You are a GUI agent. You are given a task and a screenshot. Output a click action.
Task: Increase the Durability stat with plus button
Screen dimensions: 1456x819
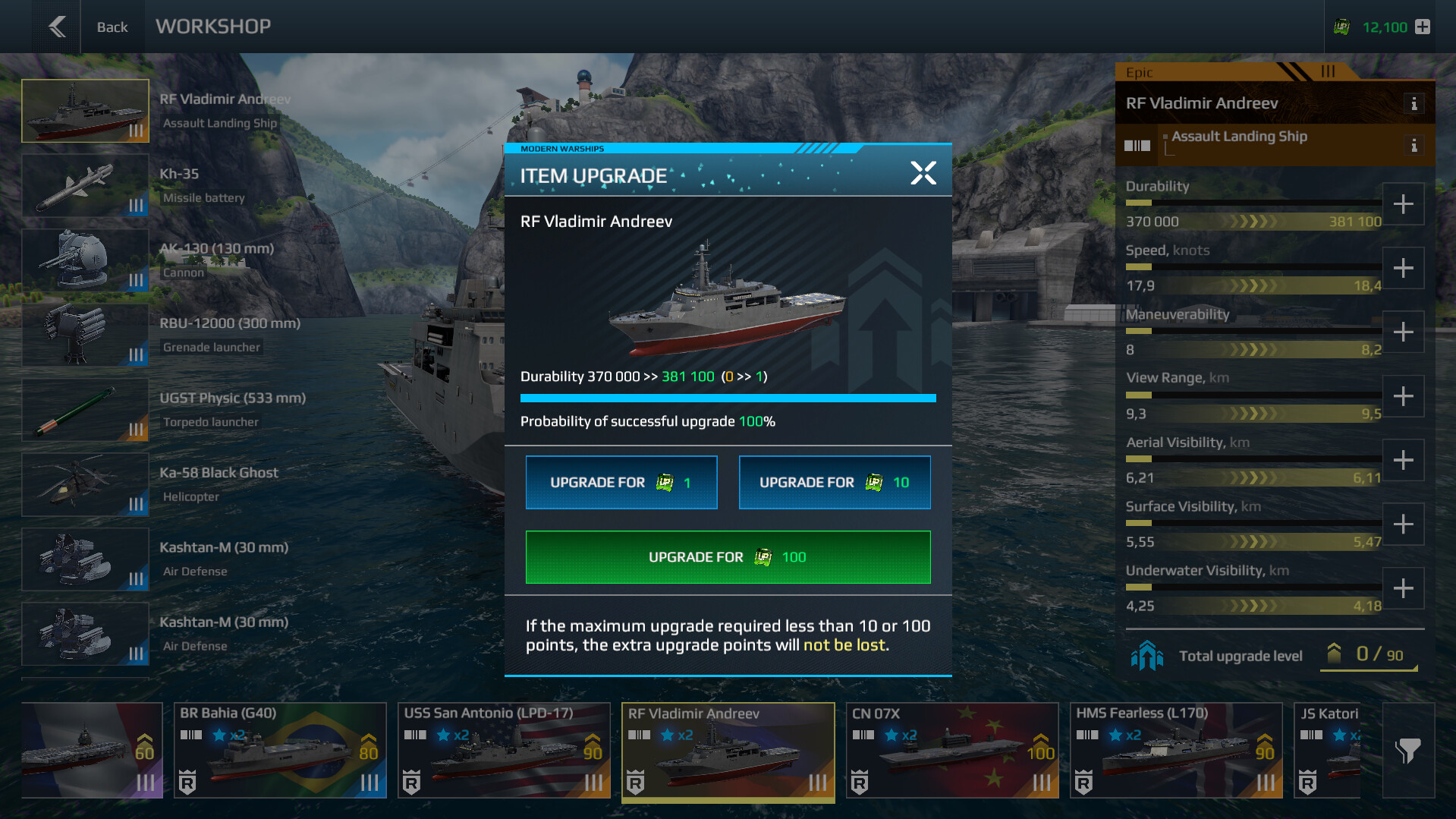coord(1403,204)
